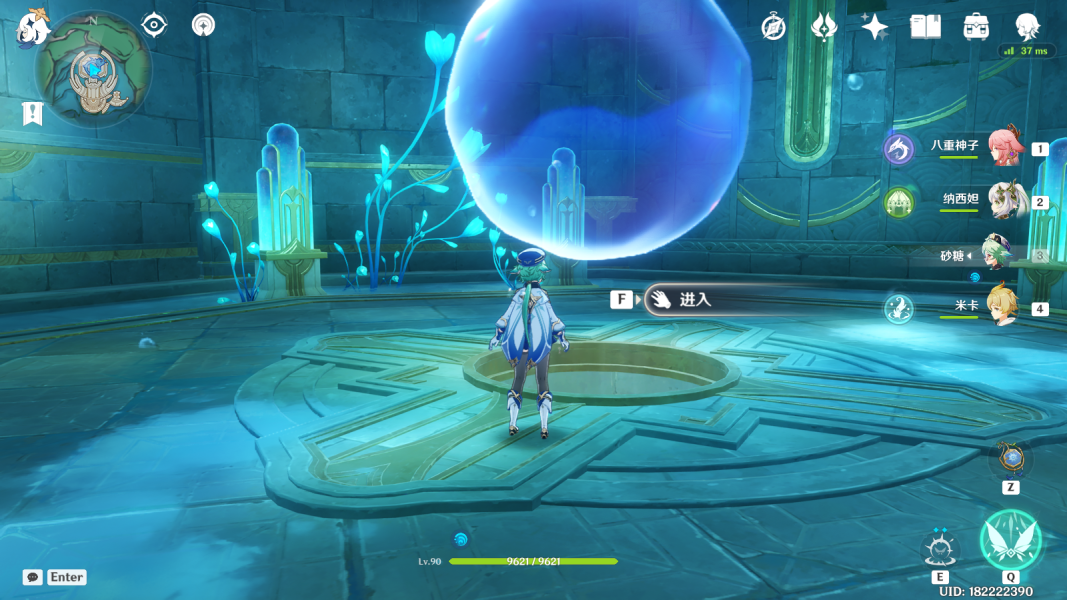
Task: Open the Wish menu
Action: point(824,27)
